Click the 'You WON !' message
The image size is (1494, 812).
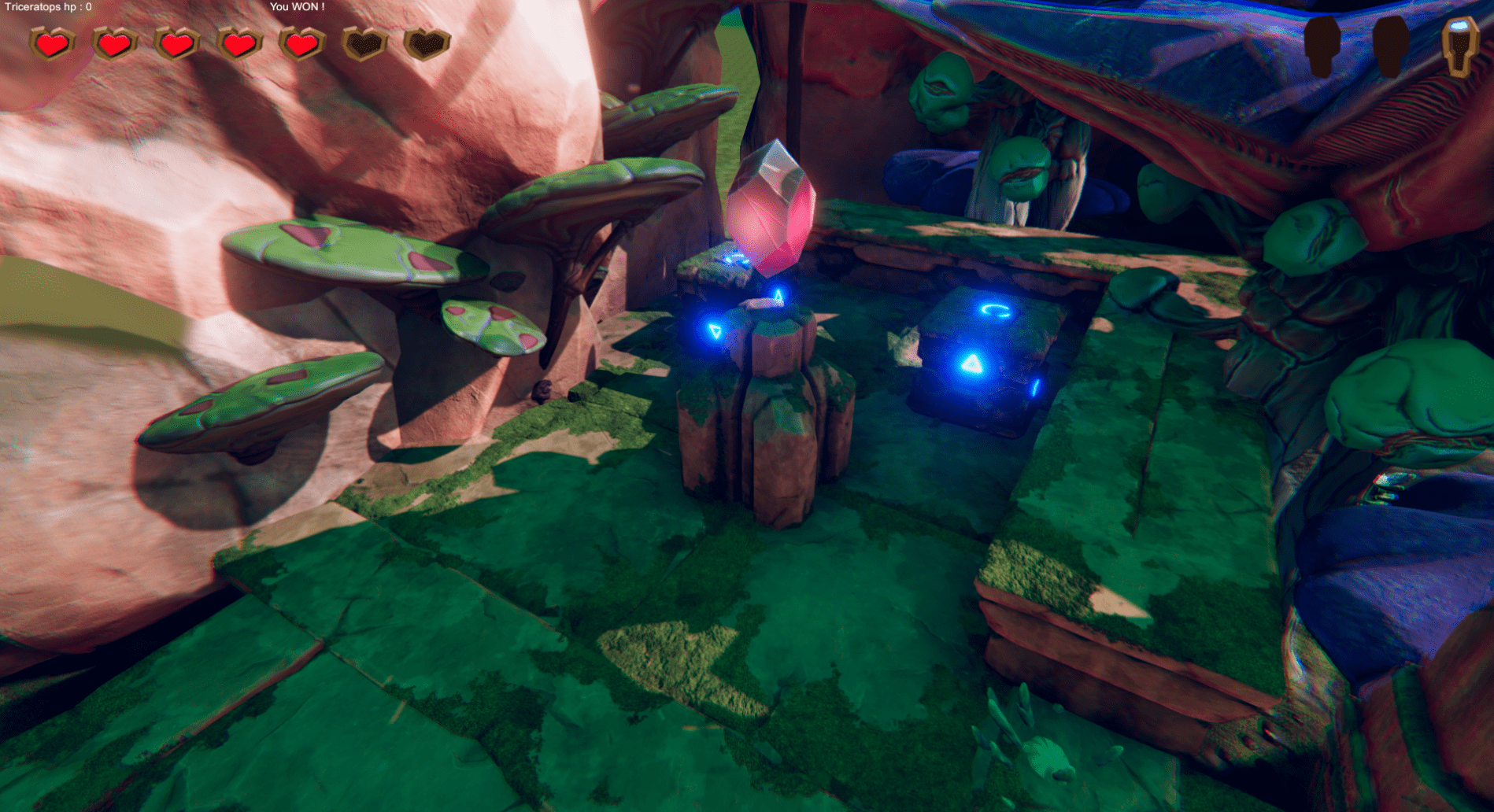pos(297,6)
